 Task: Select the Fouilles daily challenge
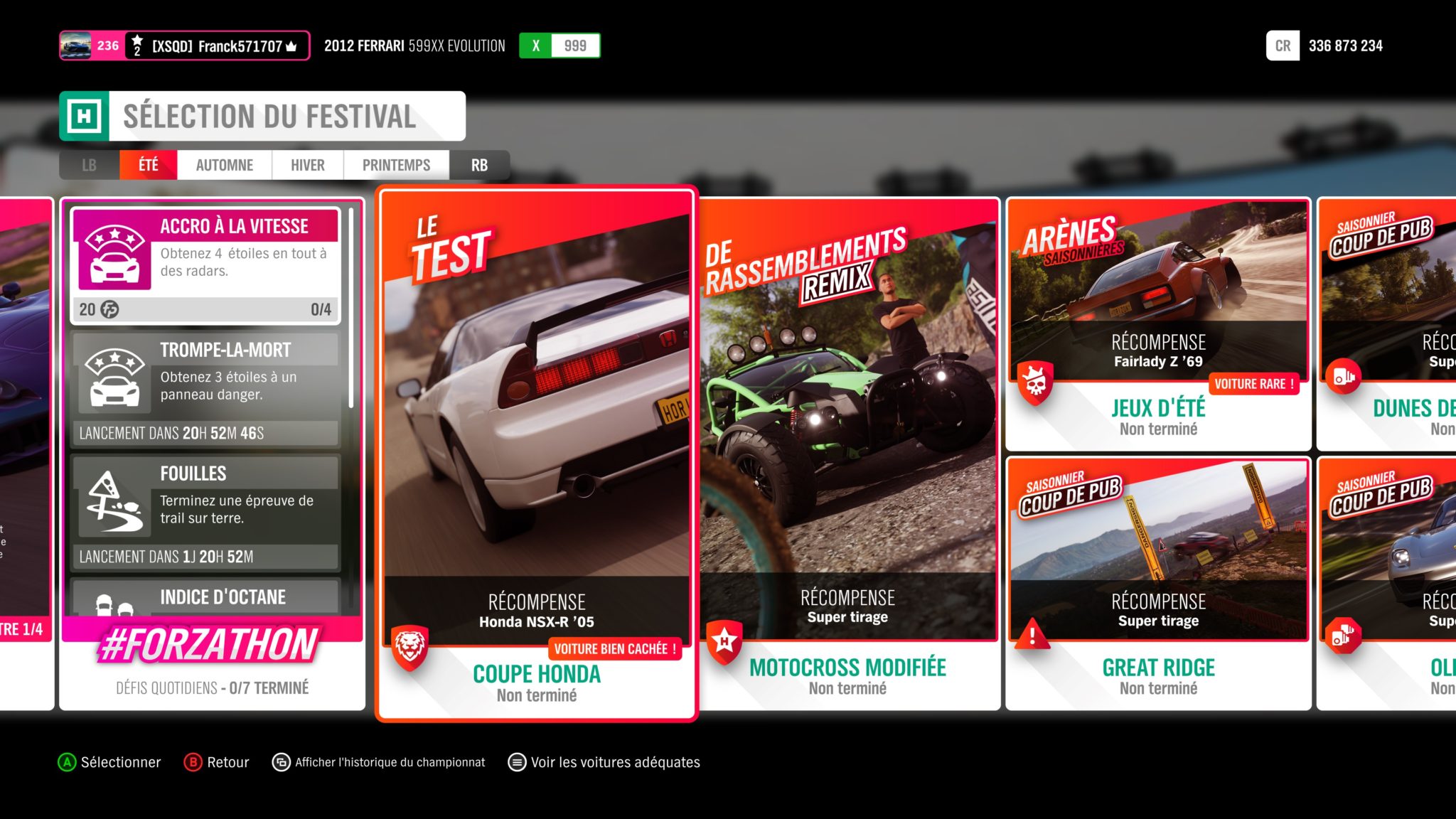[x=205, y=512]
